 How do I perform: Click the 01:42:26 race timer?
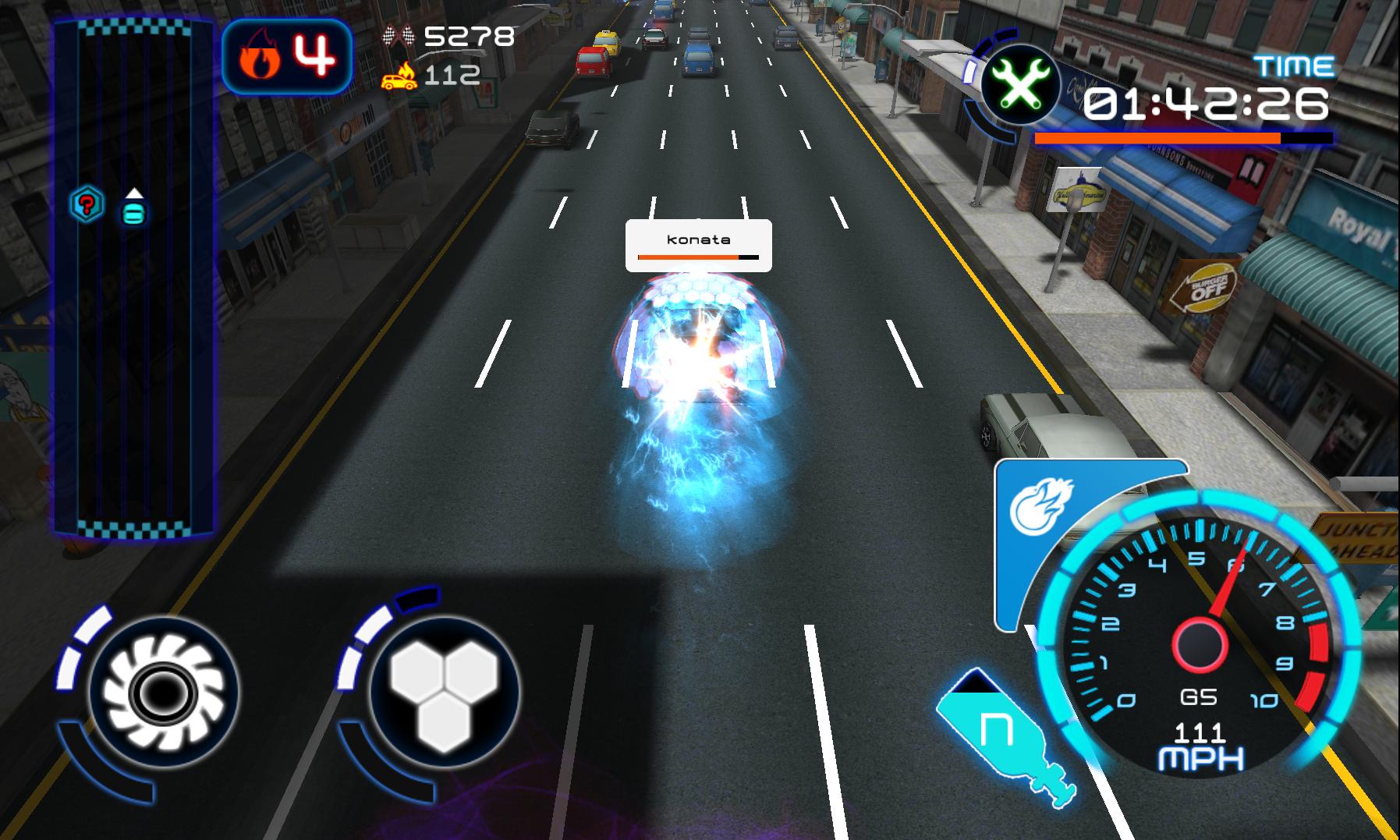[x=1207, y=104]
